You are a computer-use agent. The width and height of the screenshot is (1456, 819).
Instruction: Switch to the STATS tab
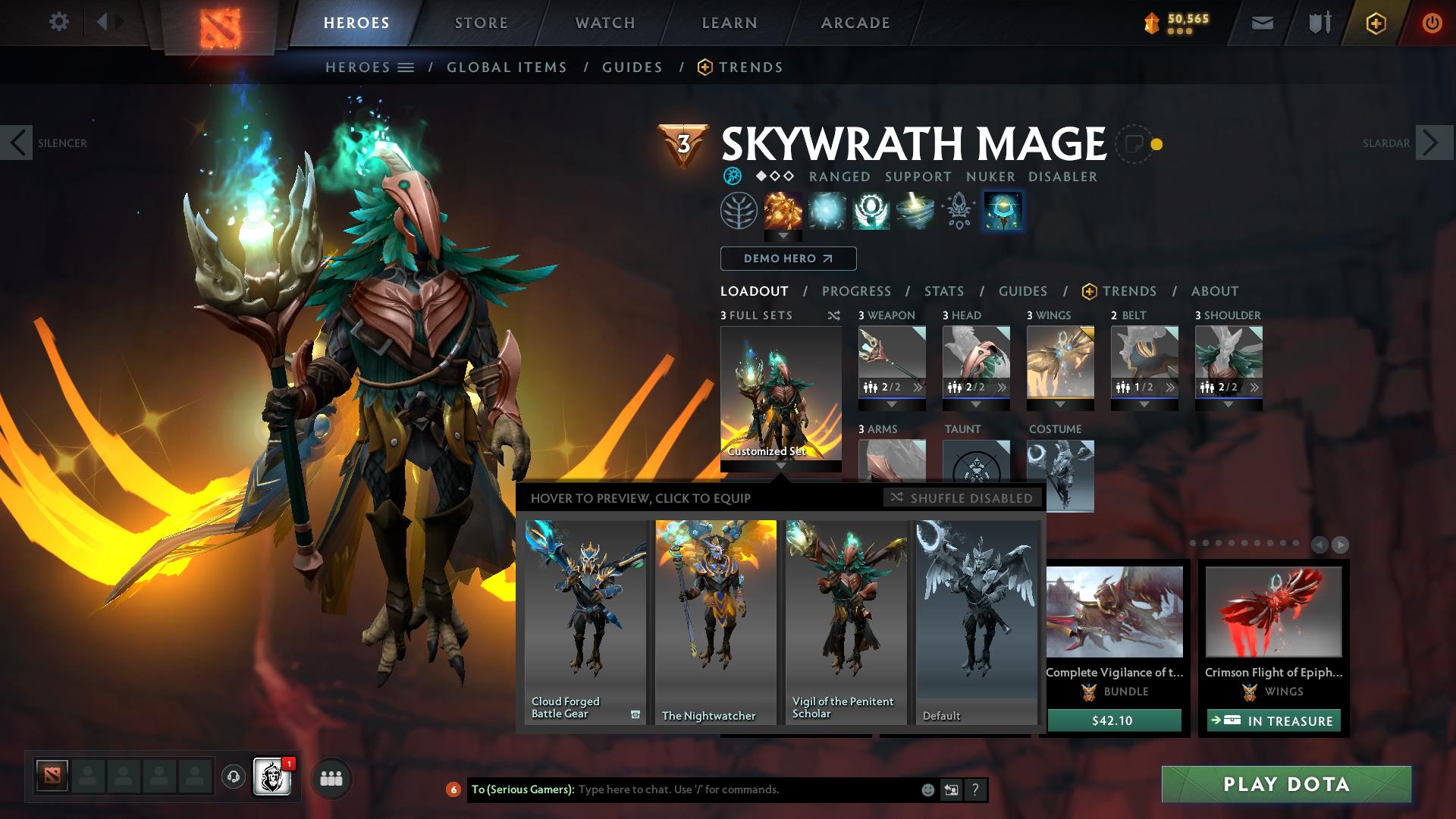pyautogui.click(x=943, y=291)
